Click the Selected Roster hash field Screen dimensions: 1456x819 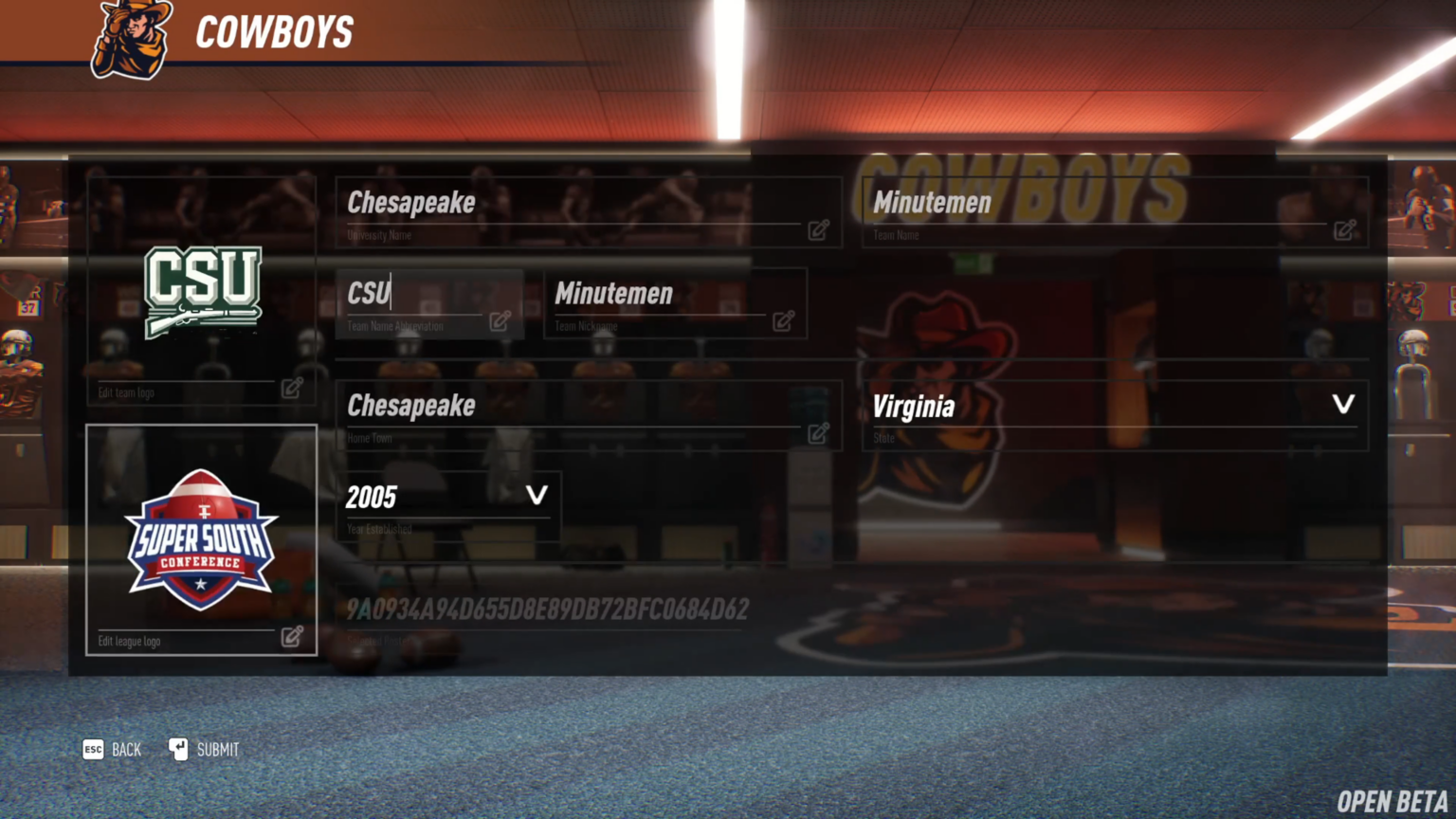[545, 610]
